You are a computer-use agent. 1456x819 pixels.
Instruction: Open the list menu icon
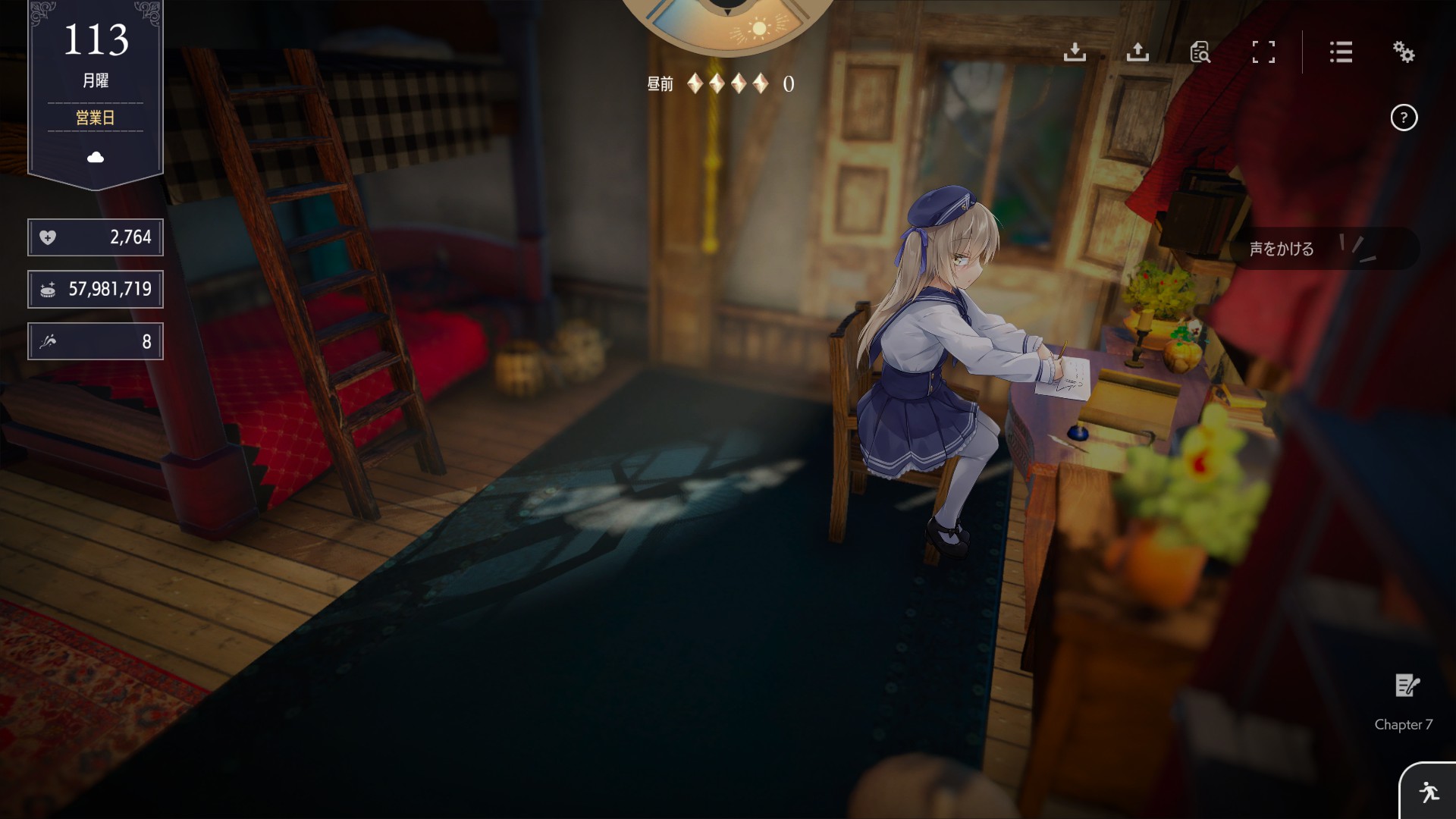1341,52
